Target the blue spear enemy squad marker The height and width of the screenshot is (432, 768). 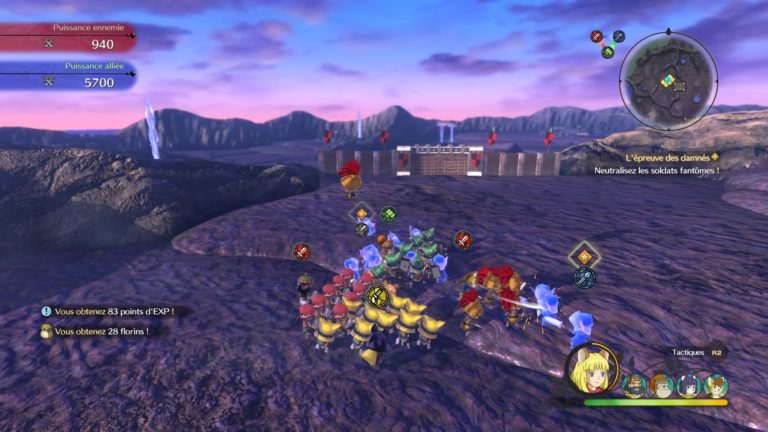[x=584, y=277]
